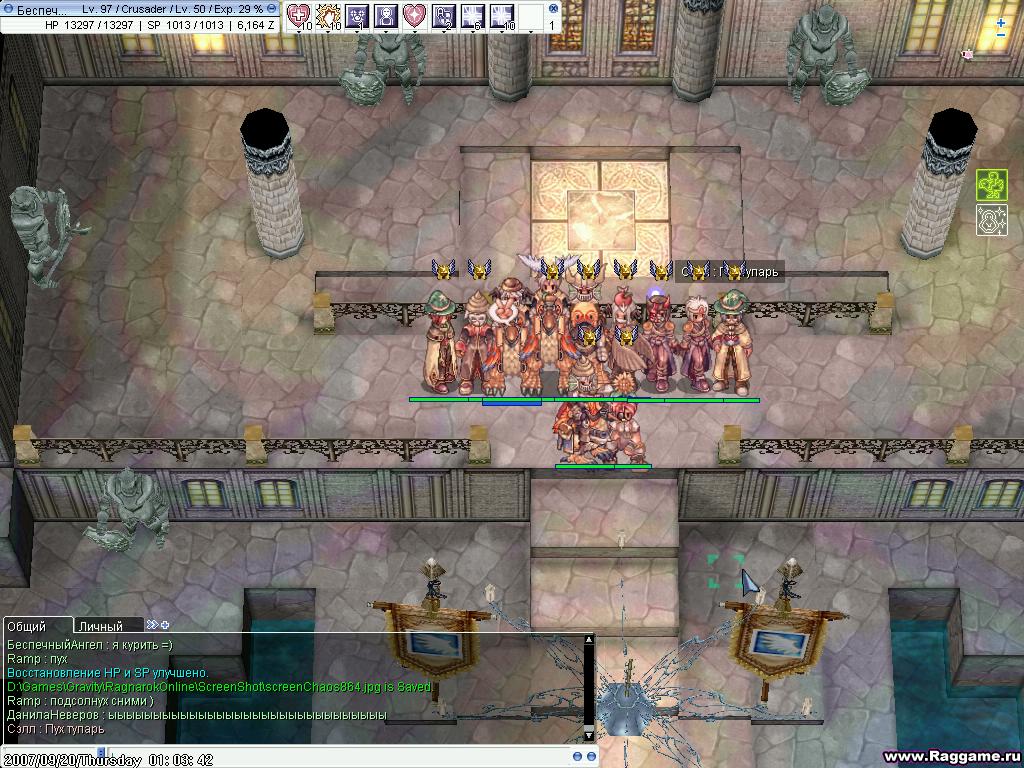Screen dimensions: 1024x768
Task: Add a new chat tab
Action: [164, 625]
